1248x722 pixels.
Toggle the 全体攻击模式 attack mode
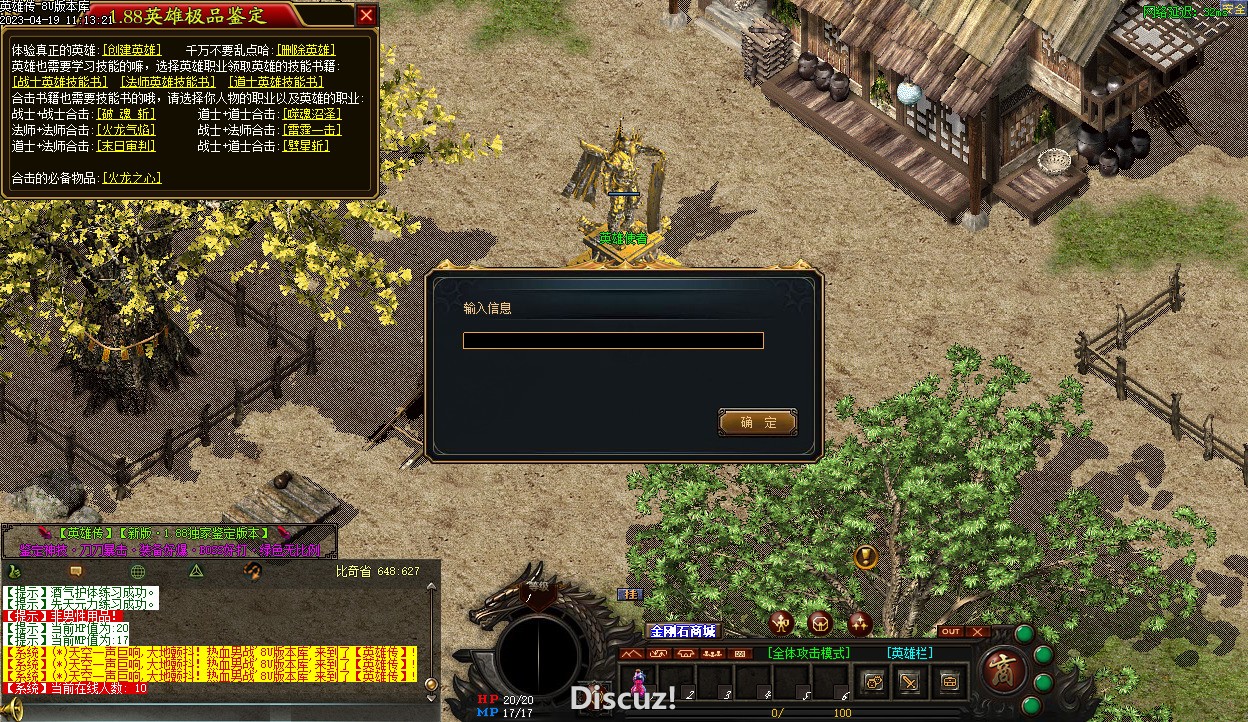click(809, 653)
